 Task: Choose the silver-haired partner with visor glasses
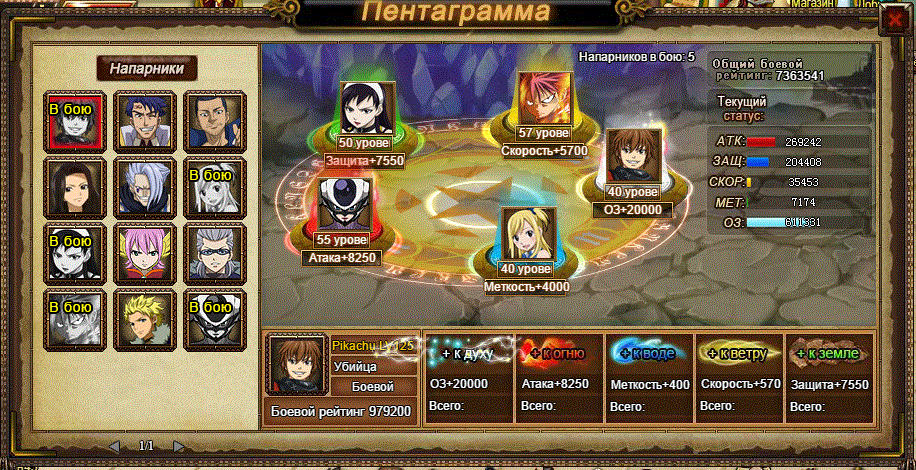click(x=210, y=250)
